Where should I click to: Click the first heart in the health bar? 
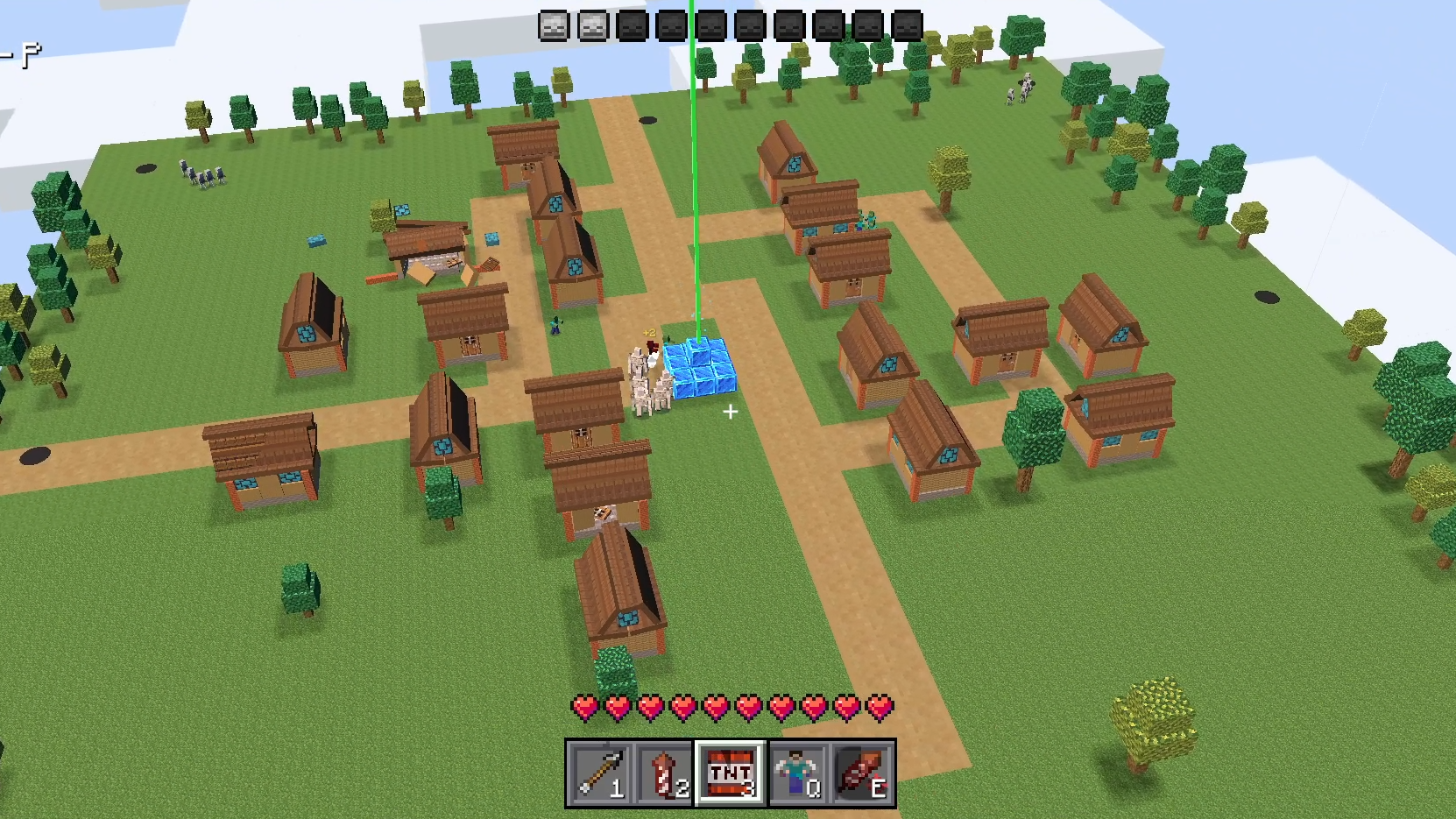pyautogui.click(x=583, y=706)
